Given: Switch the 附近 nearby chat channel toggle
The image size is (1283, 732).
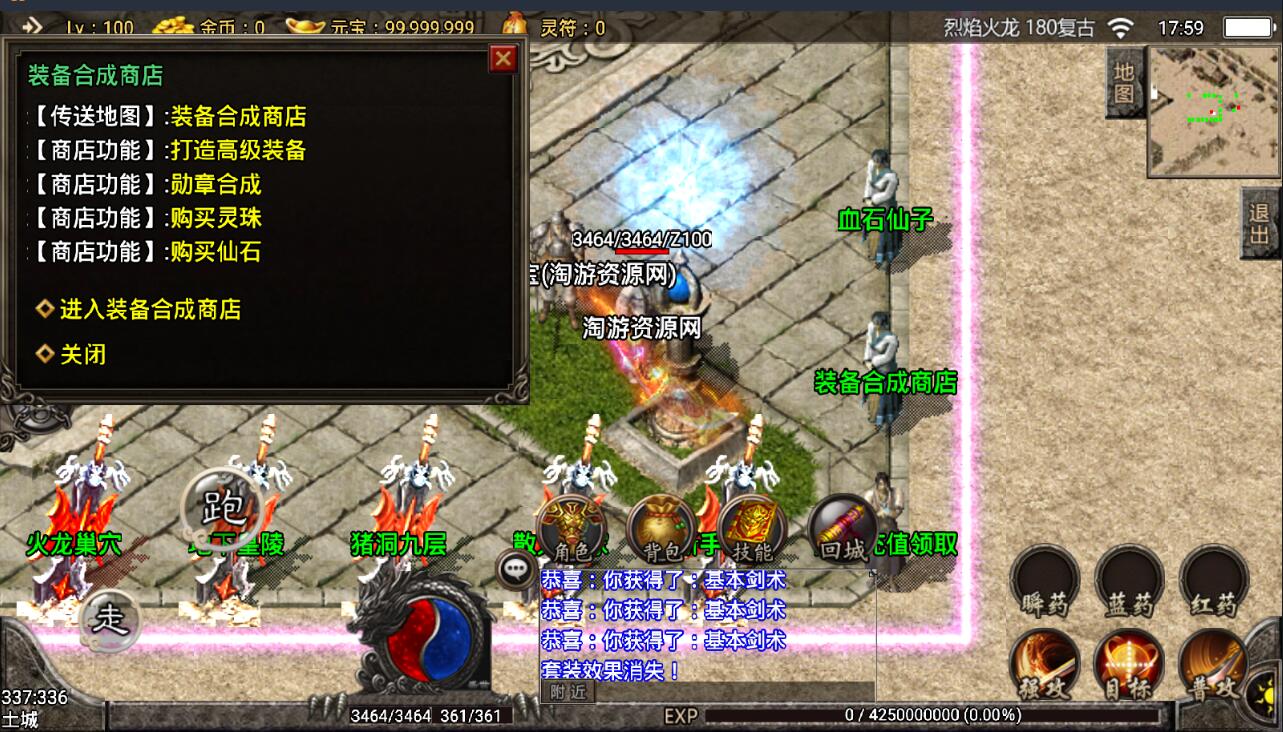Looking at the screenshot, I should click(x=566, y=692).
